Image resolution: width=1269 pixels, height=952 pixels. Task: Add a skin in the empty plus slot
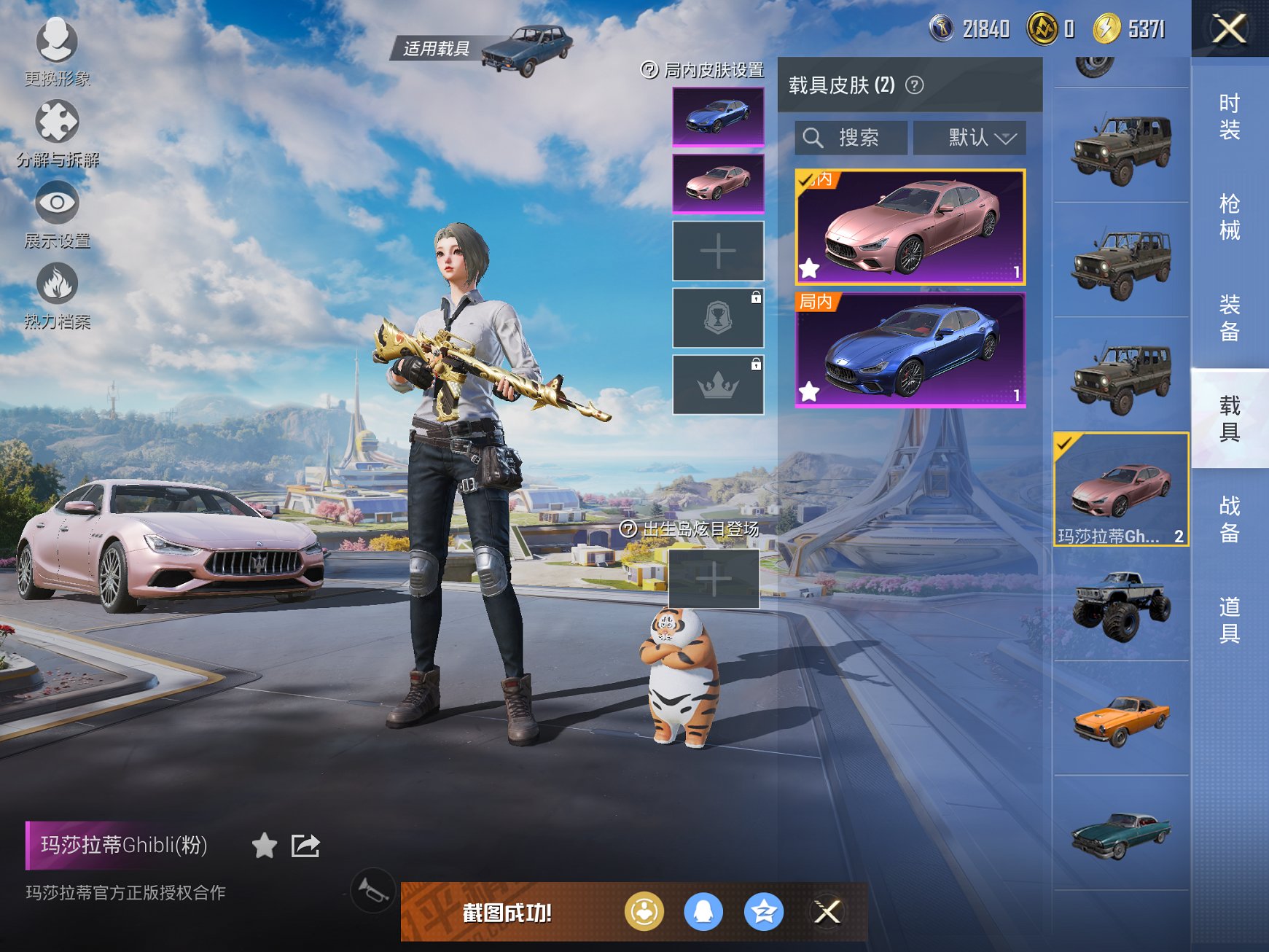tap(718, 249)
